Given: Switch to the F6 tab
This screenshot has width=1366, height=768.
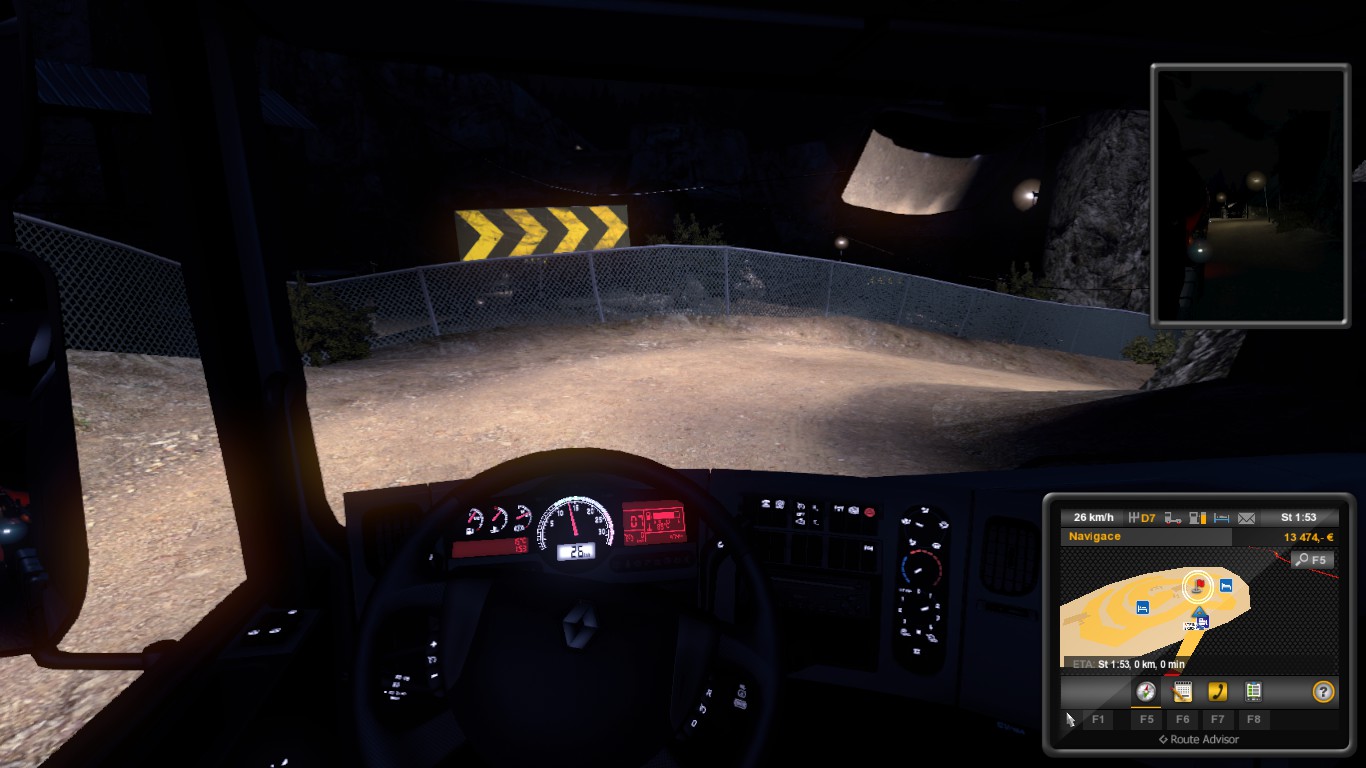Looking at the screenshot, I should pyautogui.click(x=1184, y=719).
